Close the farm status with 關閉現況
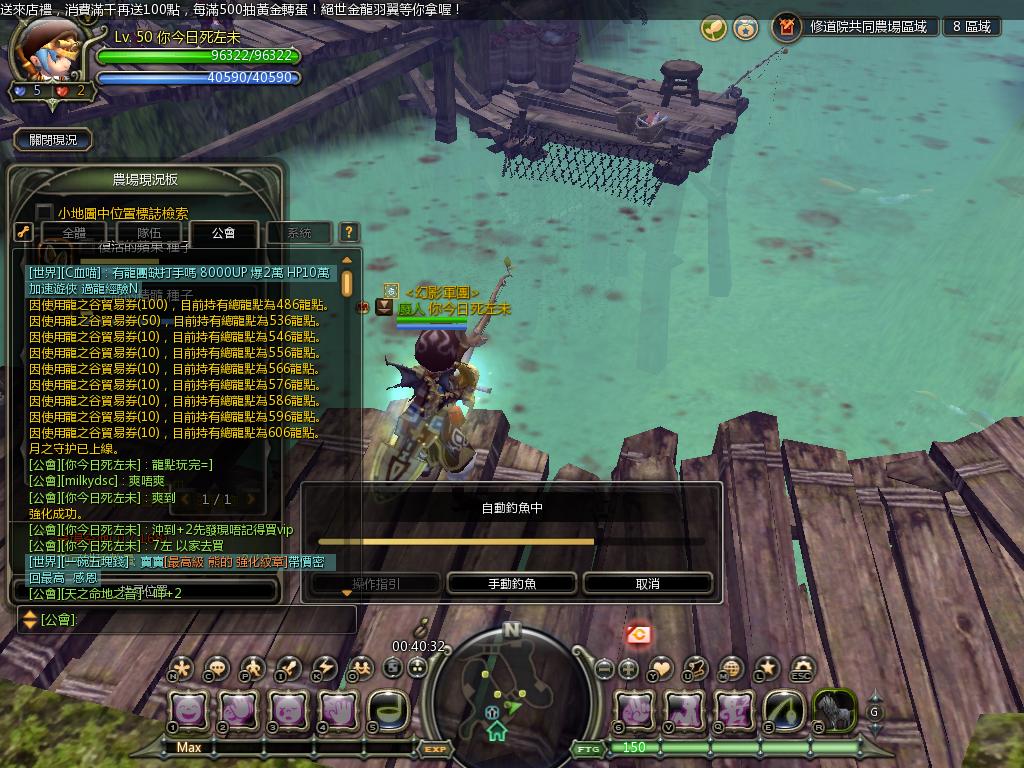 coord(53,140)
